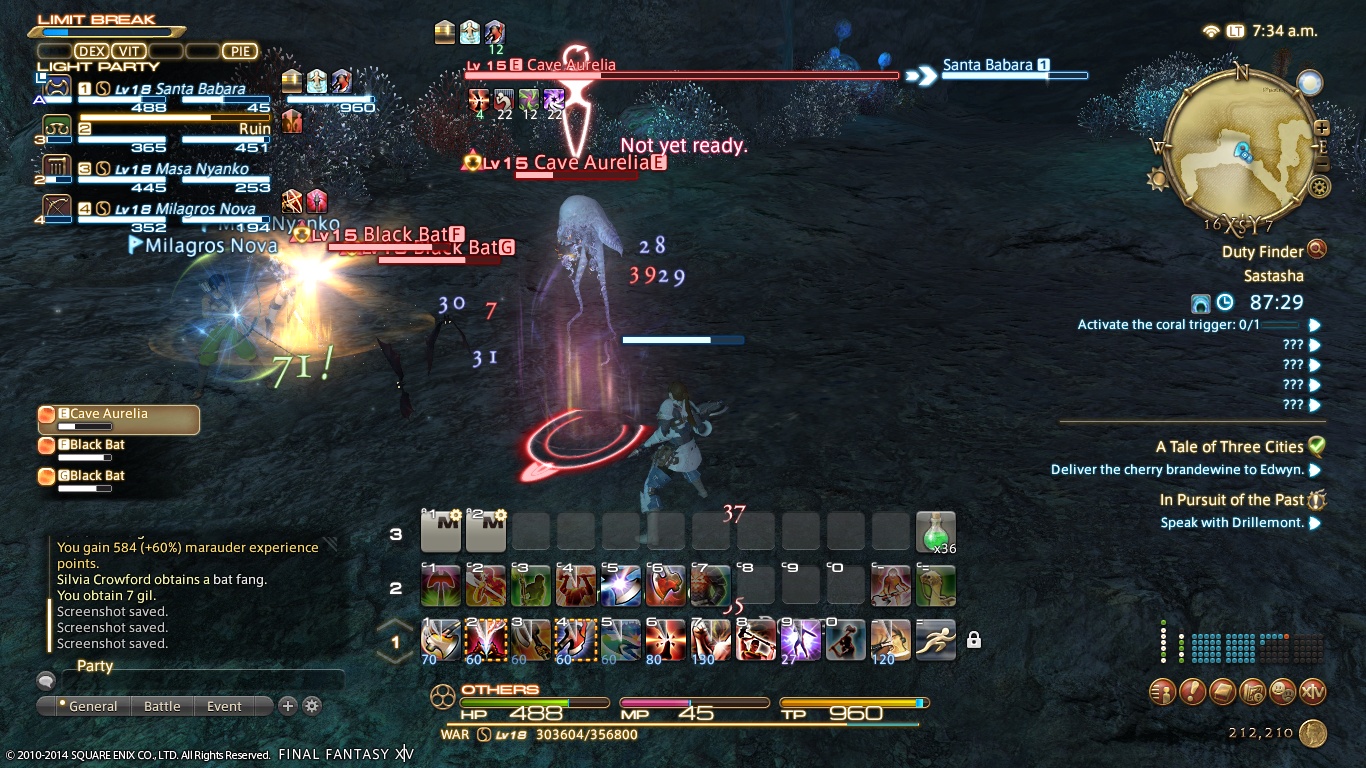Screen dimensions: 1366x768
Task: Click the double chevron next to Santa Babara's target bar
Action: [920, 75]
